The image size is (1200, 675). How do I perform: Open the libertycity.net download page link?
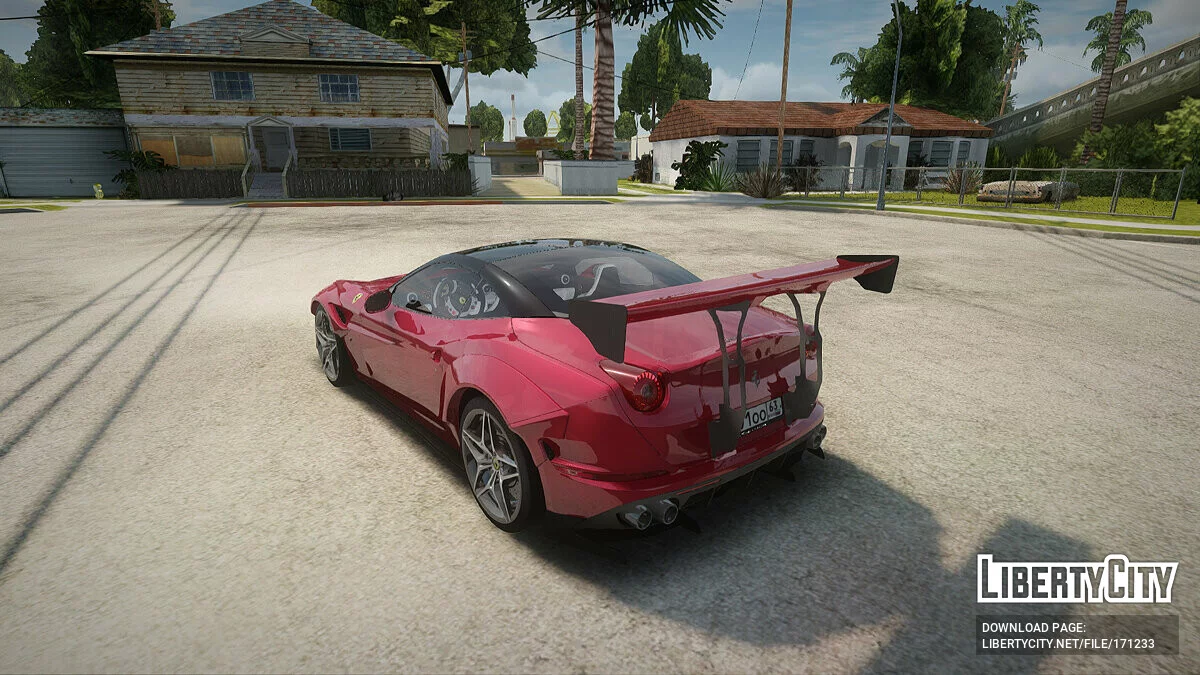1068,643
